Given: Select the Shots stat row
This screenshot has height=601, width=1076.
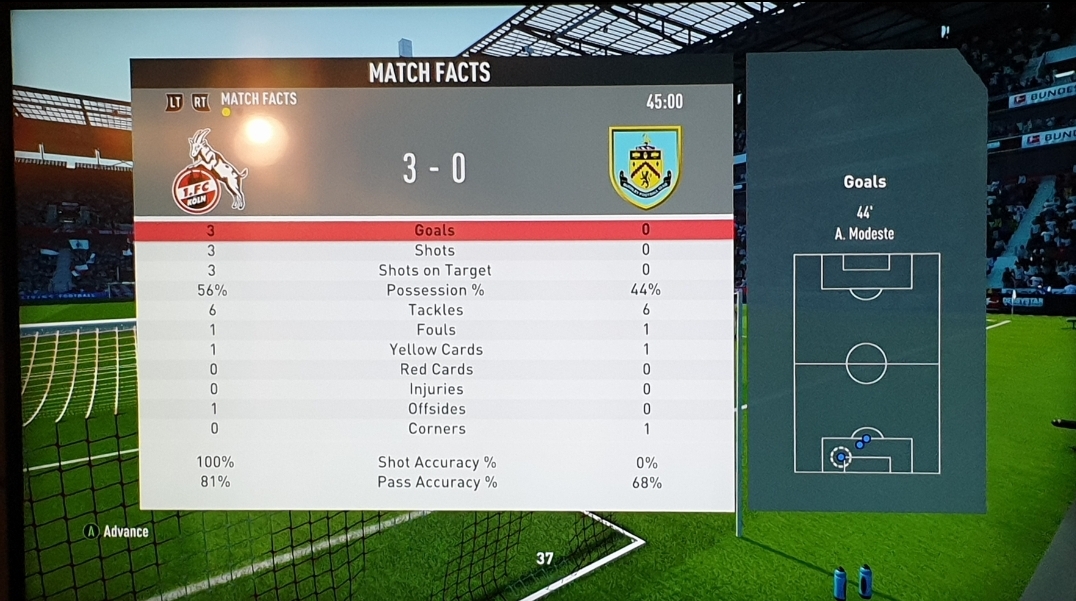Looking at the screenshot, I should pos(434,250).
